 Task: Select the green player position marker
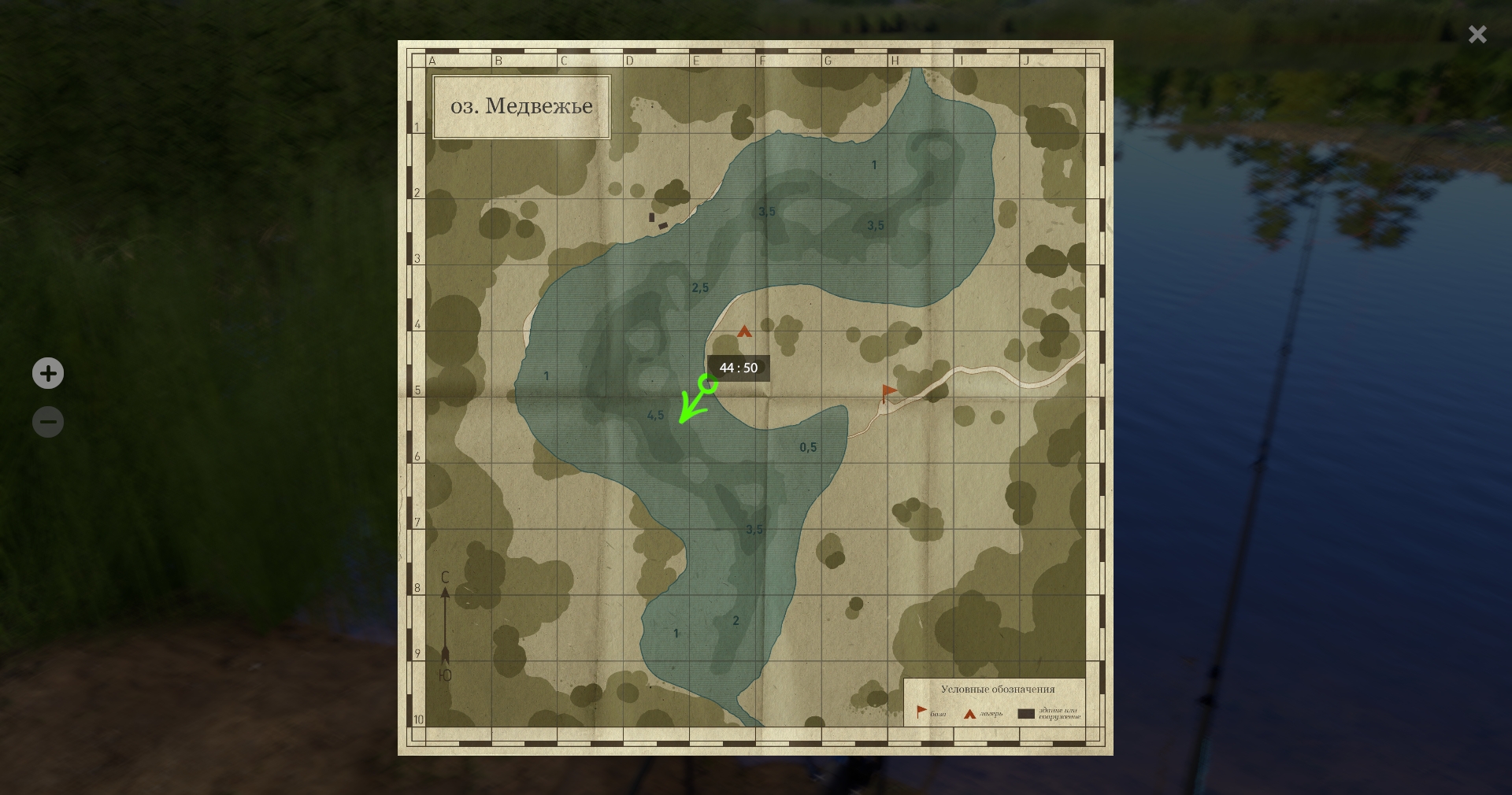[707, 384]
